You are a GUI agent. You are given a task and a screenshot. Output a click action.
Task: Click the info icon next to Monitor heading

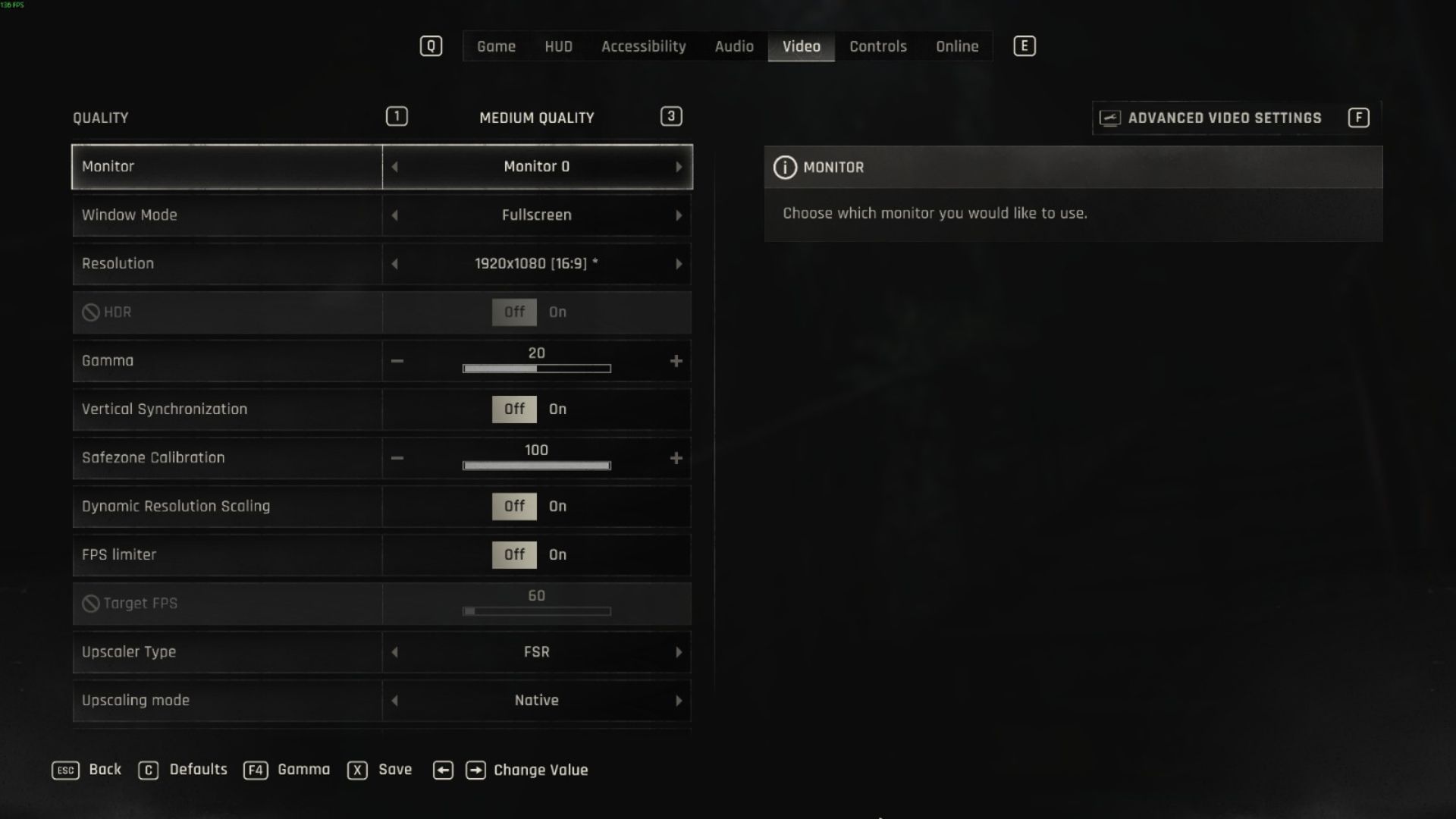click(786, 168)
